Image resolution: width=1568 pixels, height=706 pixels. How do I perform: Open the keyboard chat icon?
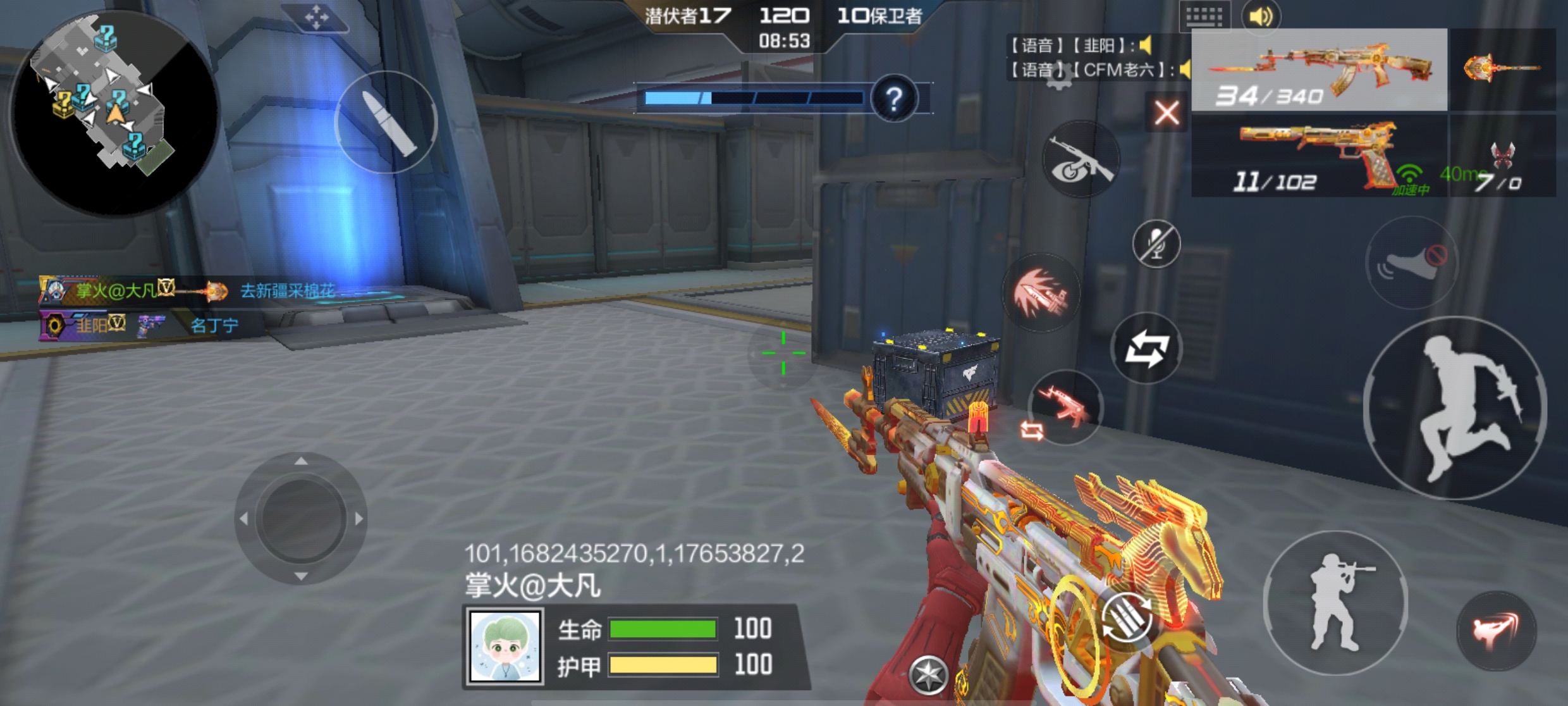coord(1204,16)
